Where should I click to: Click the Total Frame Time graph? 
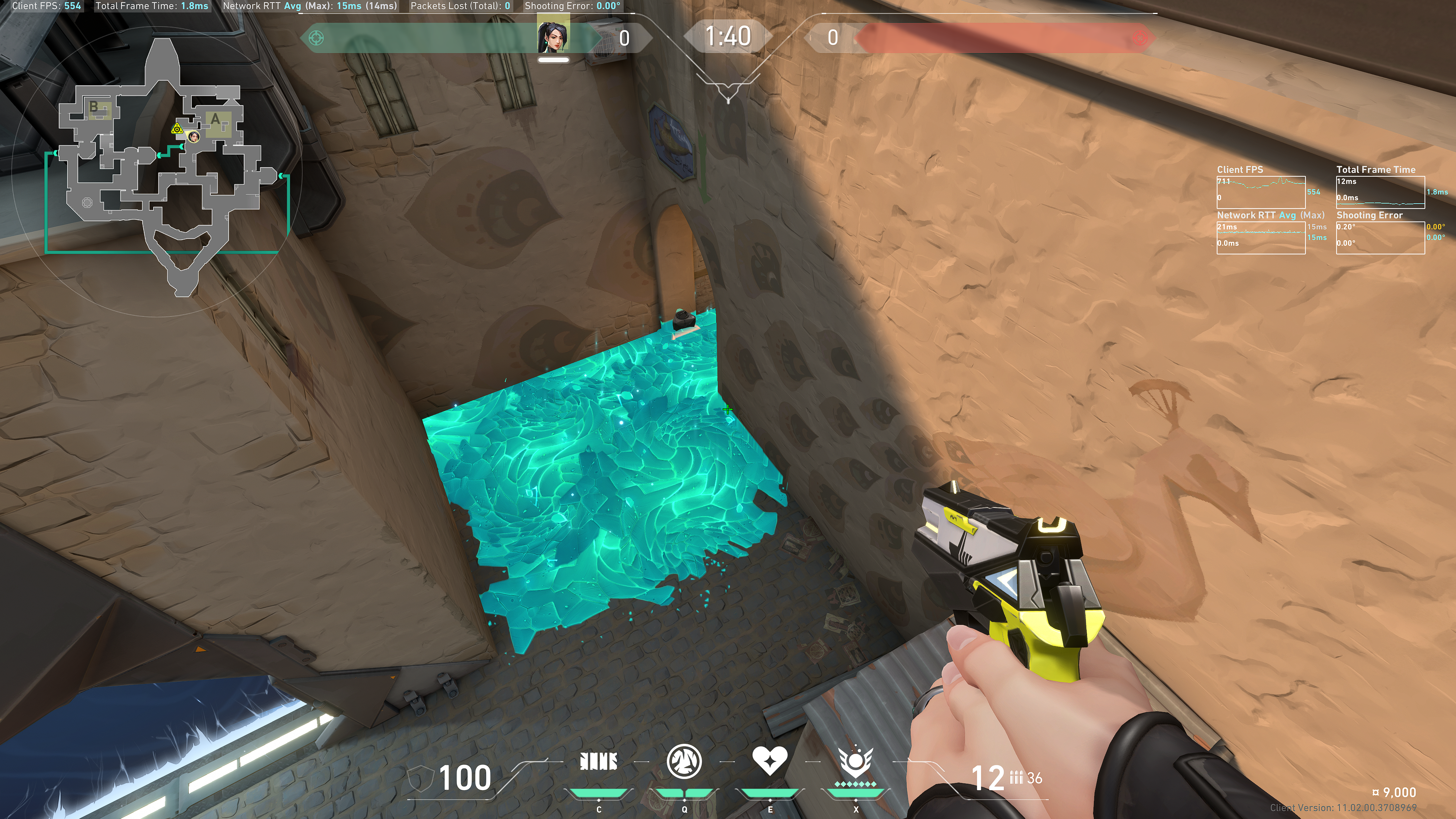click(1380, 192)
